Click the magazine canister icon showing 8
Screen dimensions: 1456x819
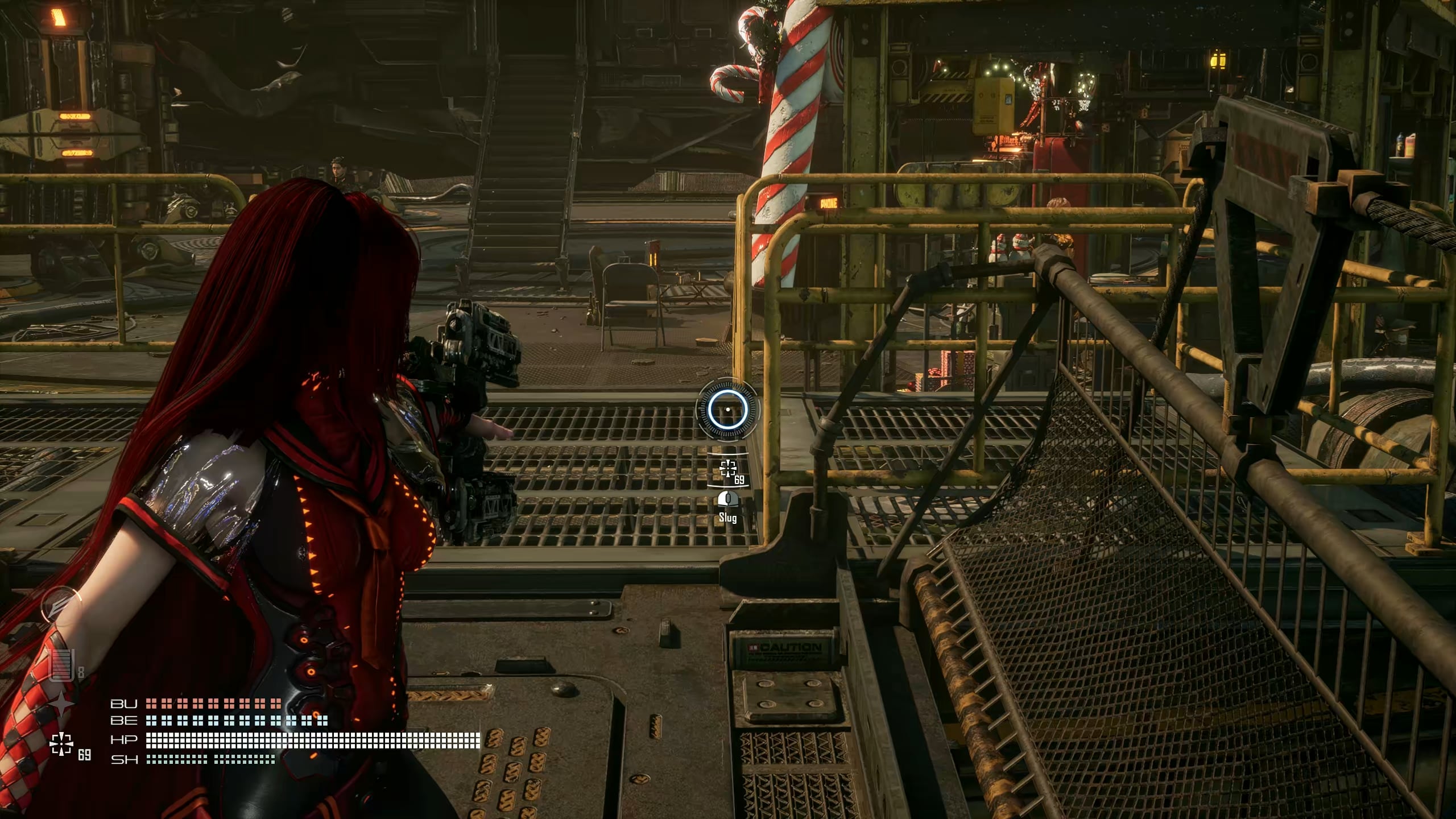pos(62,664)
